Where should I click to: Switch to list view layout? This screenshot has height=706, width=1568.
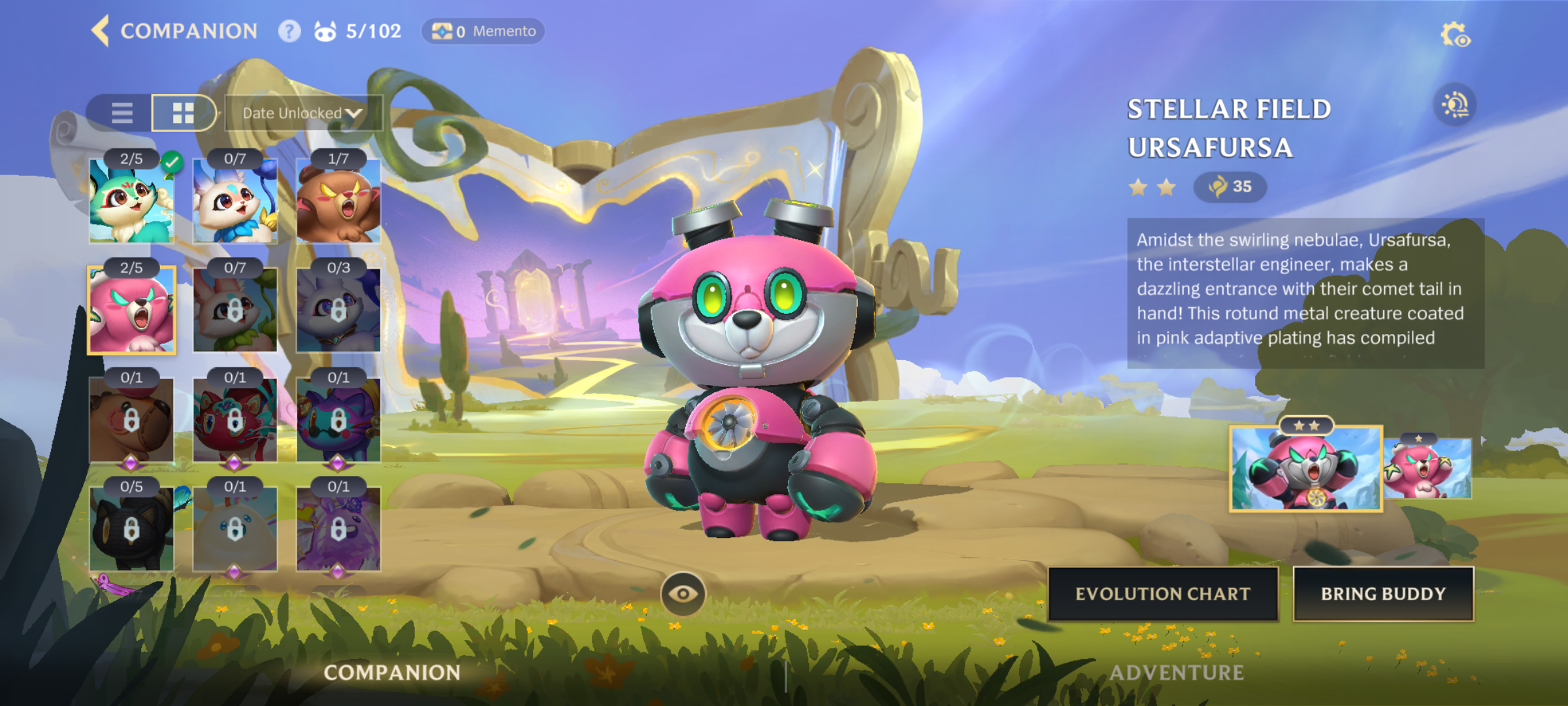pyautogui.click(x=122, y=113)
